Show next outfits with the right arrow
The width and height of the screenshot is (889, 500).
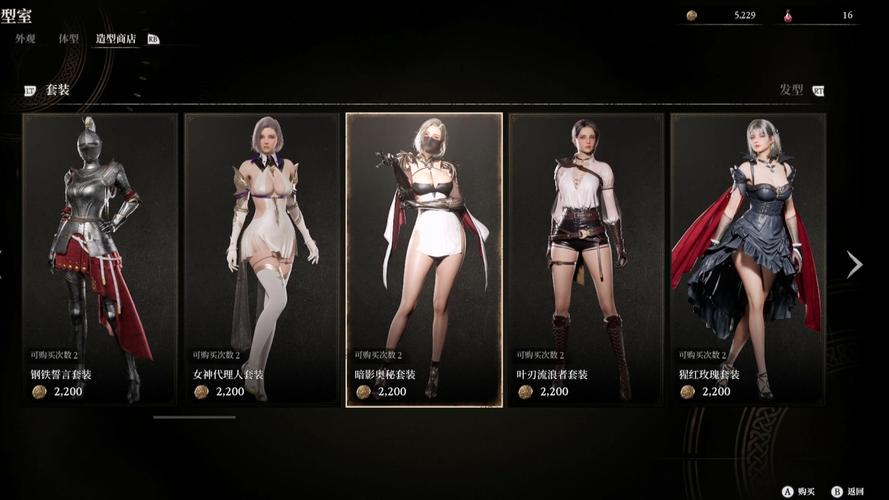pyautogui.click(x=854, y=264)
